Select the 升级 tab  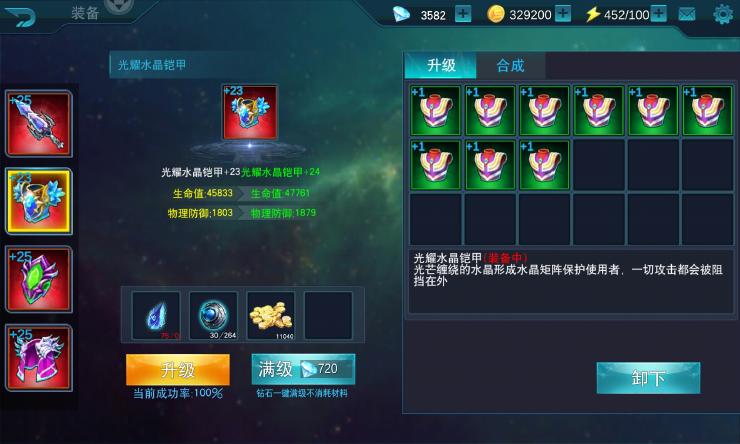pos(441,65)
